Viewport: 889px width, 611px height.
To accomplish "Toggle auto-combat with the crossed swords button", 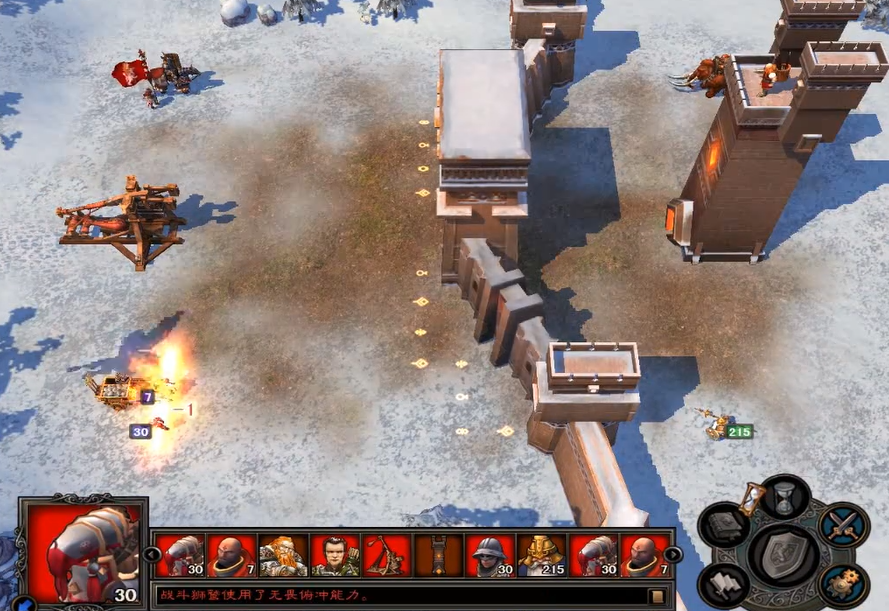I will tap(842, 523).
